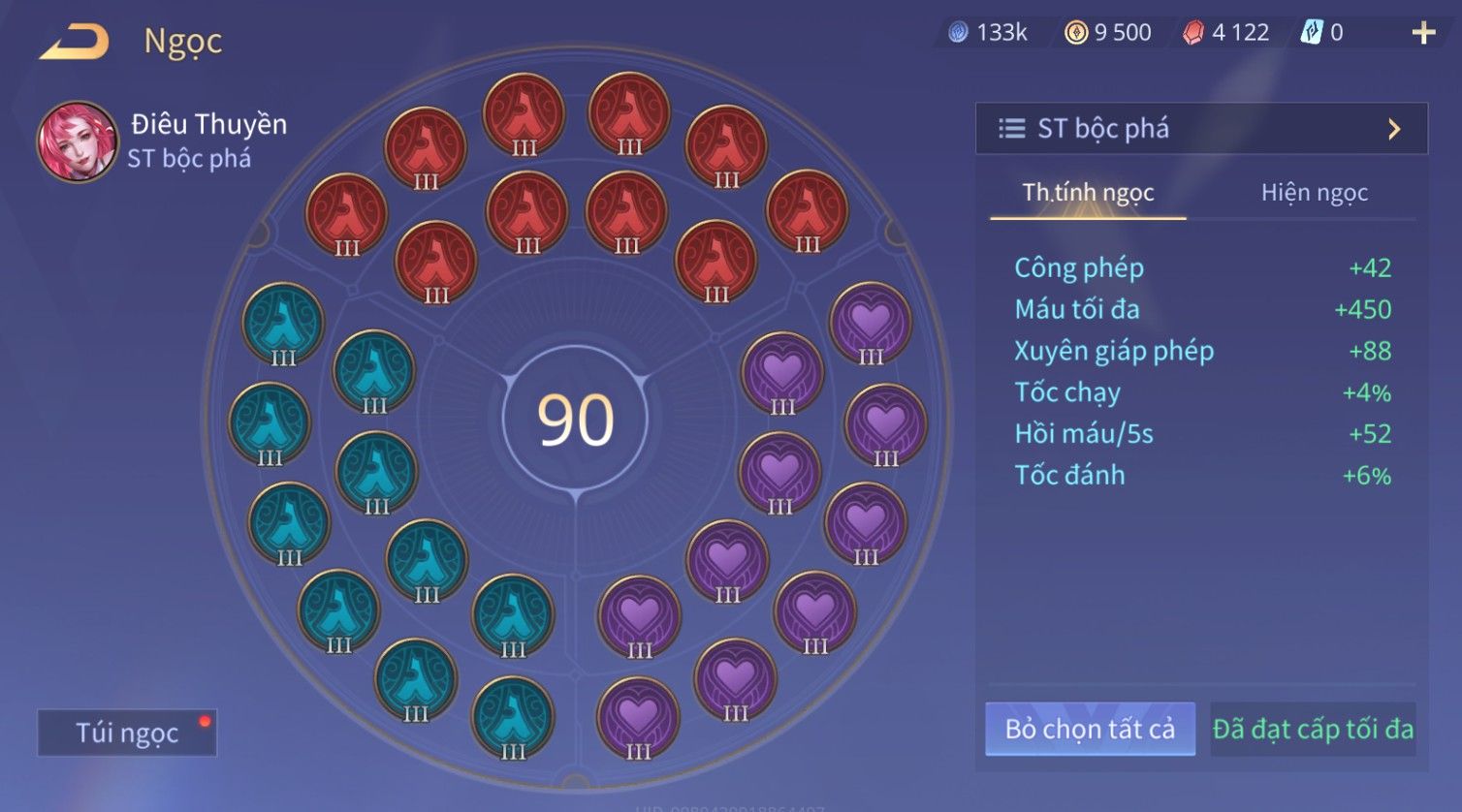The image size is (1462, 812).
Task: Tap the Đã đạt cấp tối đa button
Action: [x=1313, y=729]
